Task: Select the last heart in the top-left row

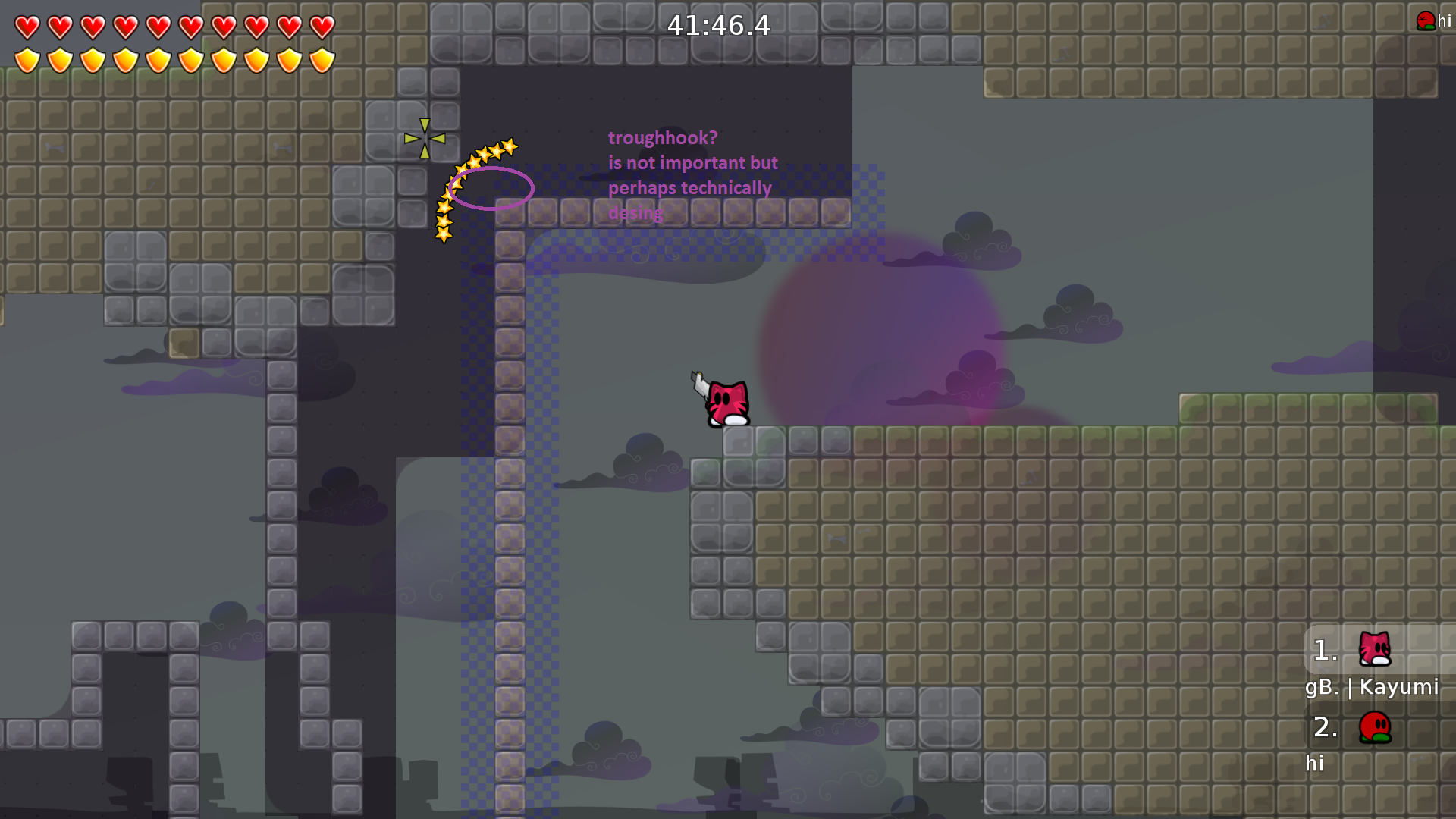Action: tap(321, 25)
